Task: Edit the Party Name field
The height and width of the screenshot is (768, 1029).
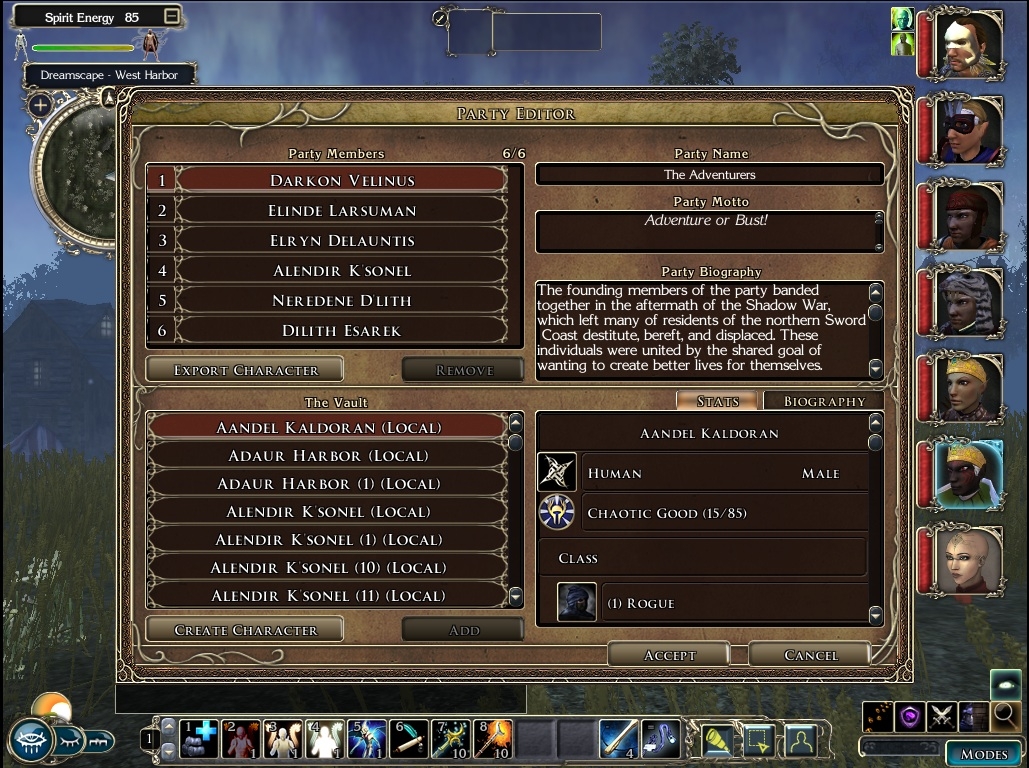Action: pos(709,175)
